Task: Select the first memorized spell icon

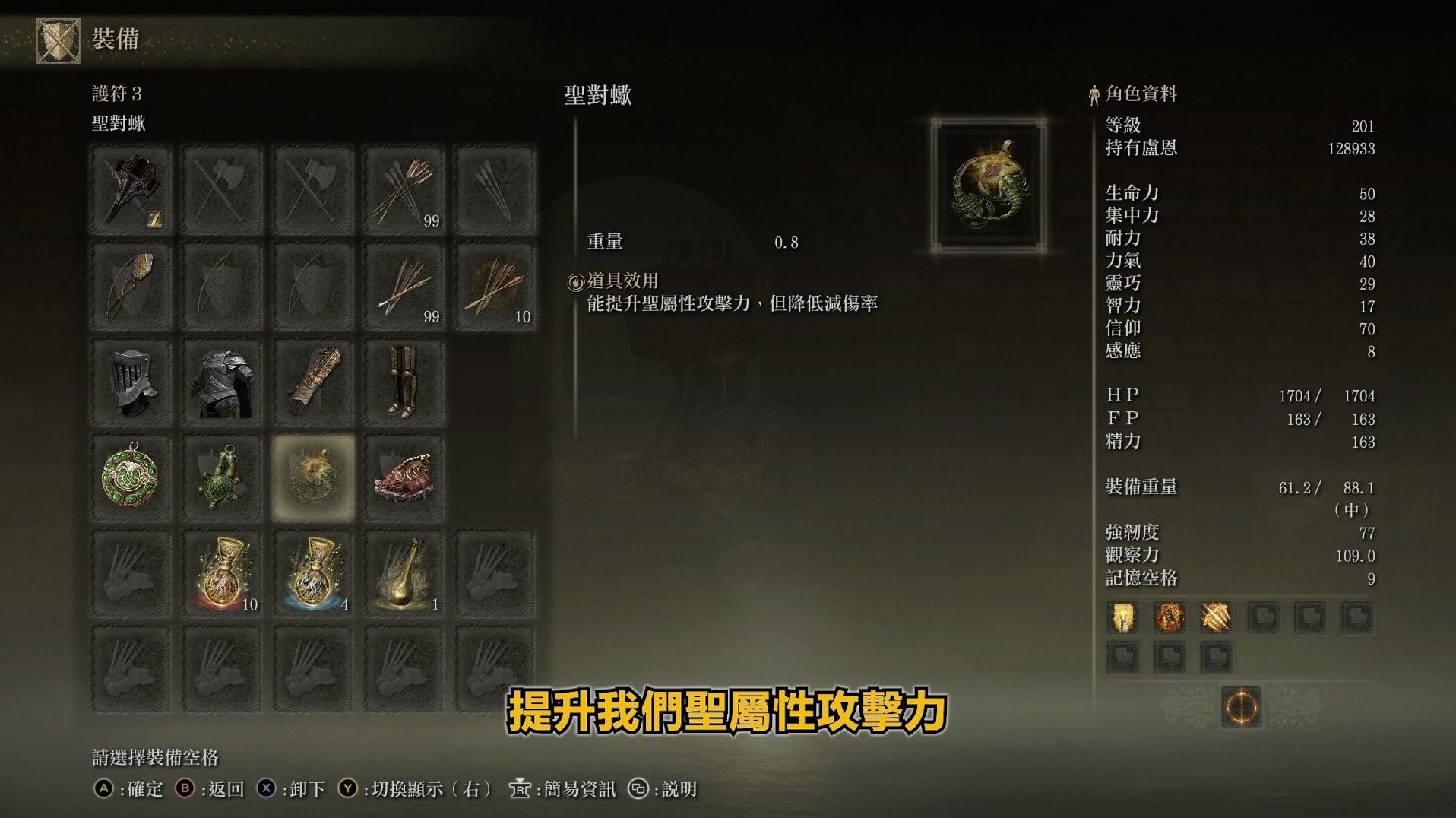Action: coord(1122,618)
